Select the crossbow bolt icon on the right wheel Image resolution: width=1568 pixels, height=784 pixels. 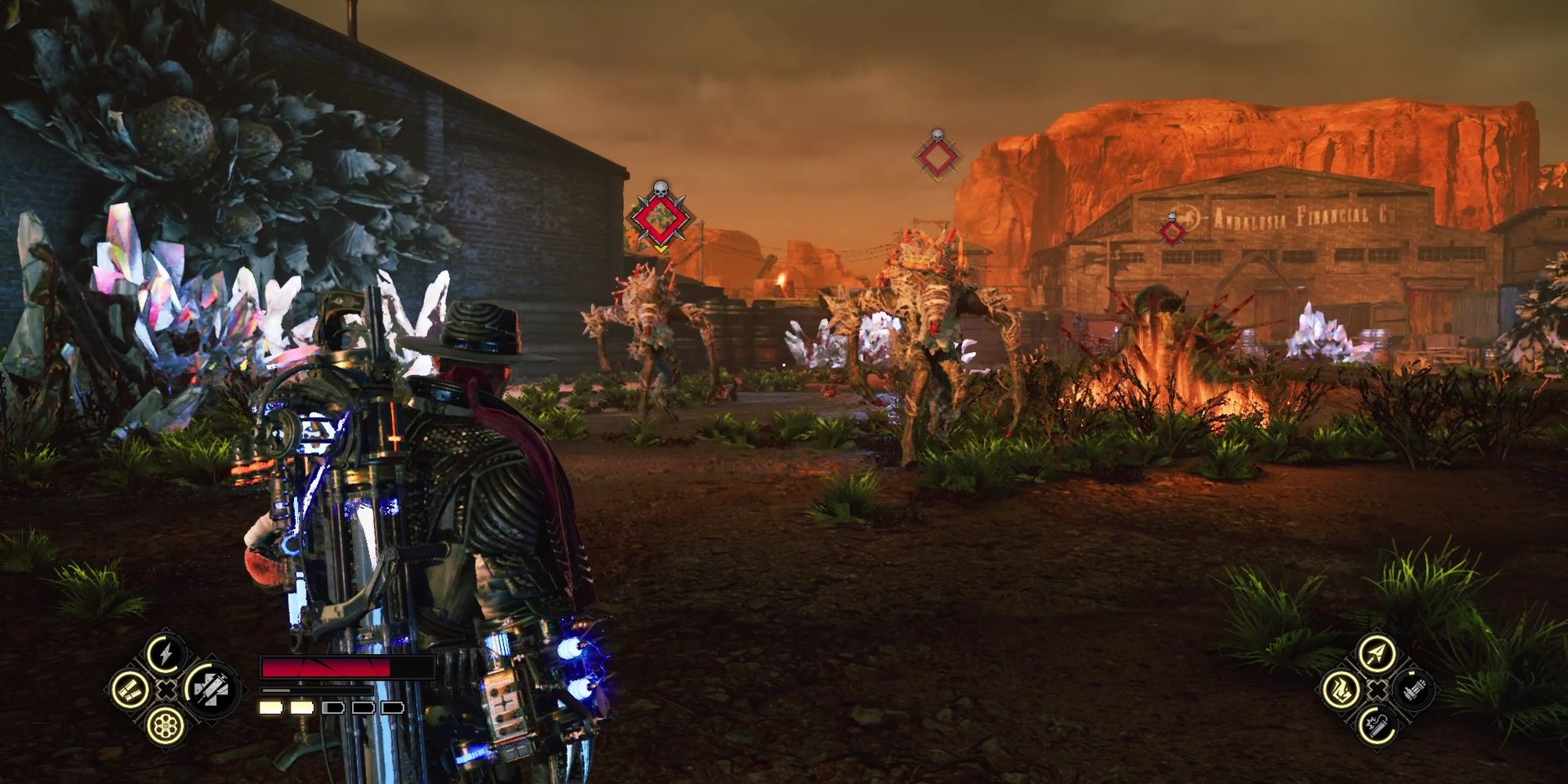pyautogui.click(x=1377, y=653)
